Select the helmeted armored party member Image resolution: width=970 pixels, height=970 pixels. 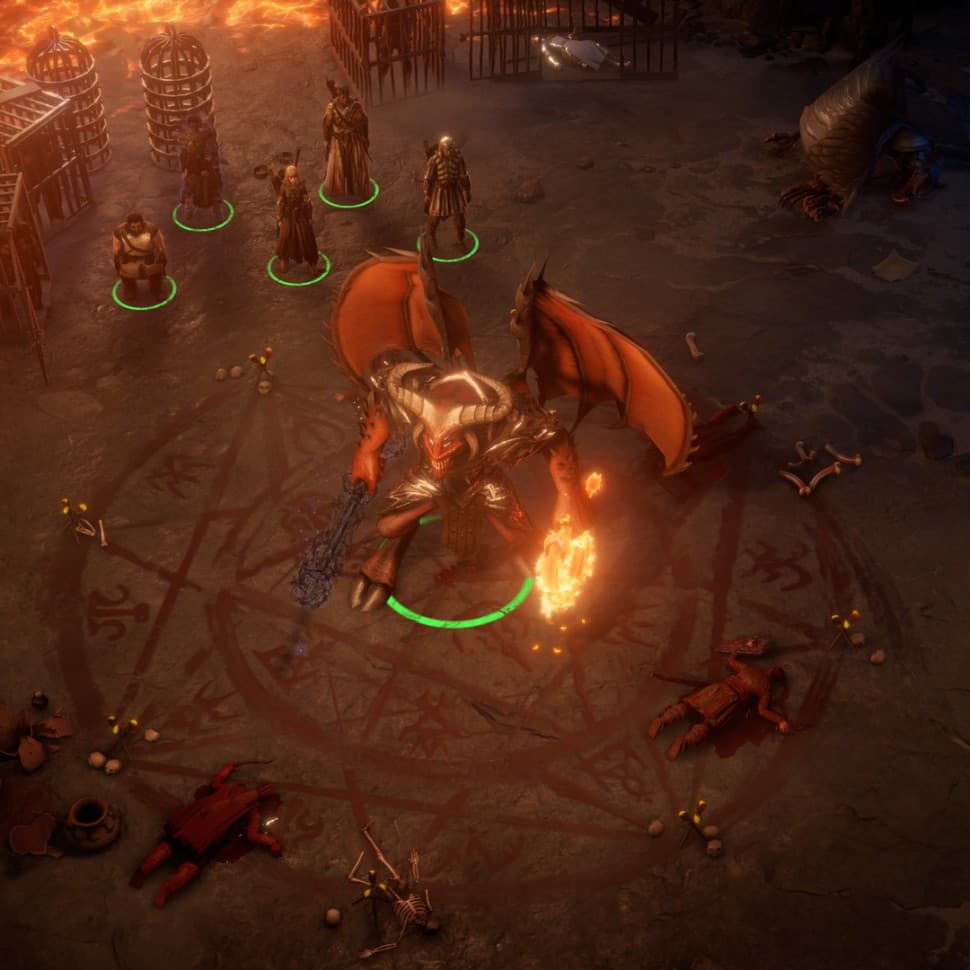[x=445, y=192]
